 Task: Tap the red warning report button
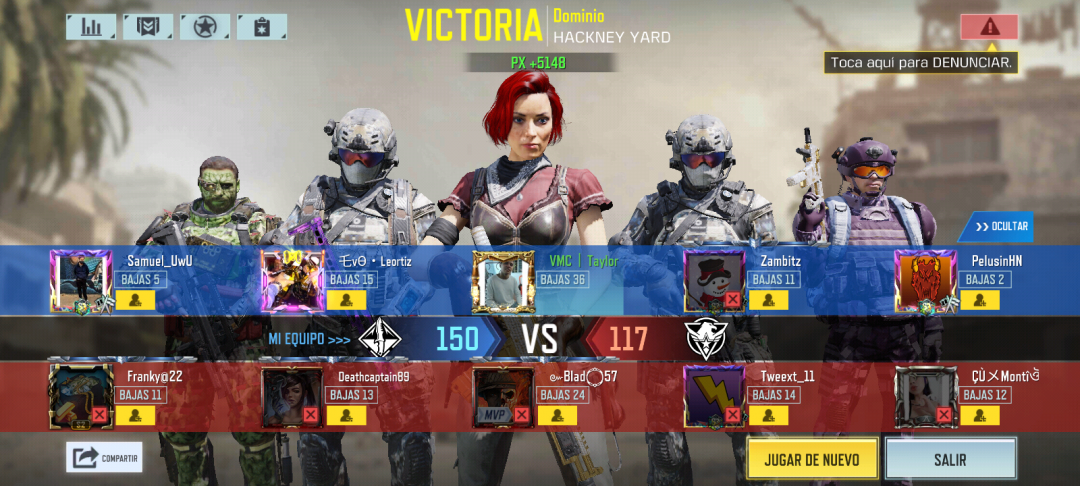[989, 27]
